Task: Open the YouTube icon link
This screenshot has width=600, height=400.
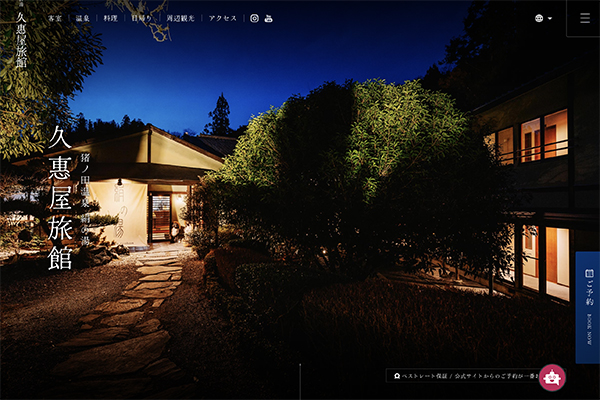Action: click(268, 18)
